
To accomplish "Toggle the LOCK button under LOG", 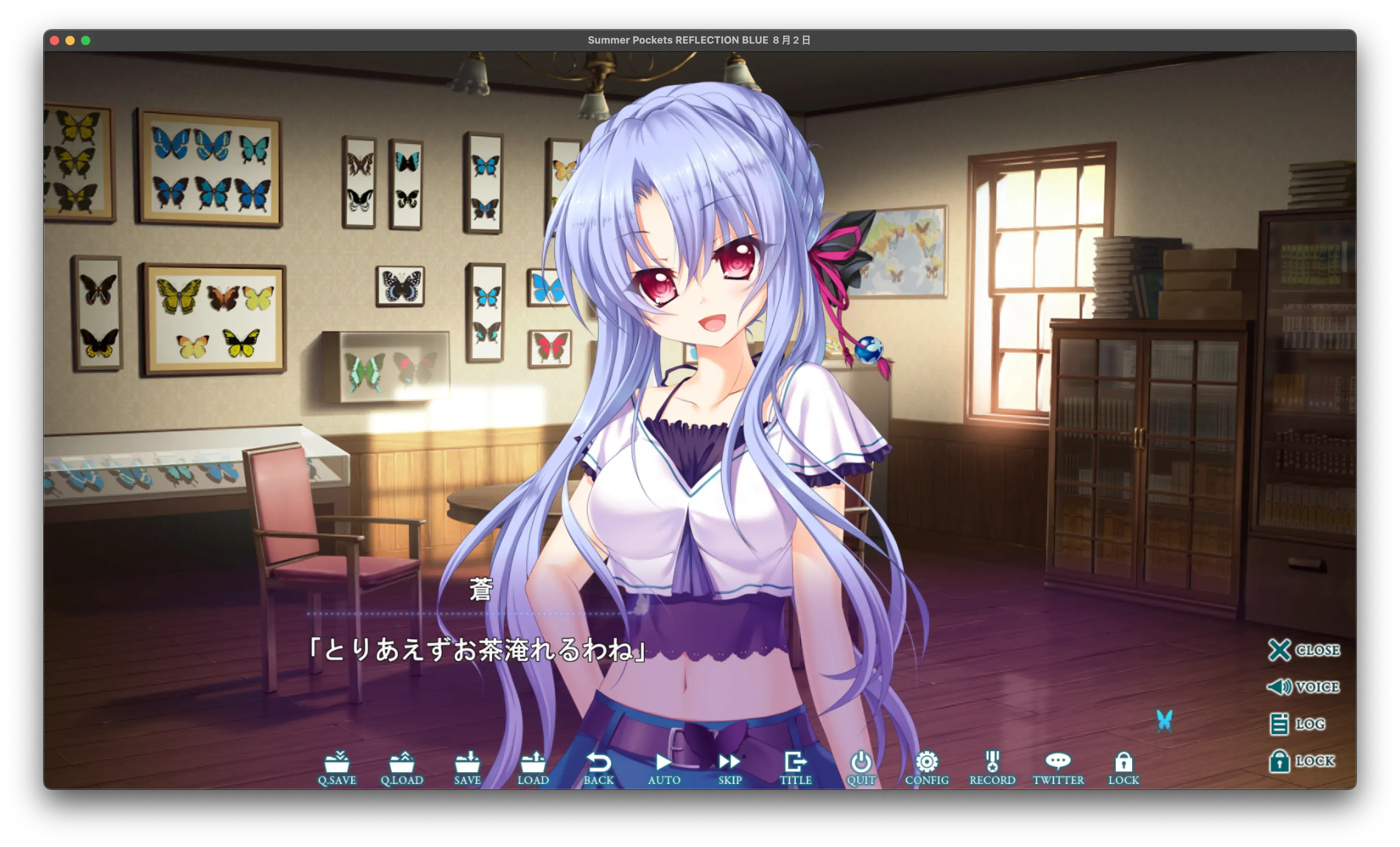I will pyautogui.click(x=1302, y=761).
